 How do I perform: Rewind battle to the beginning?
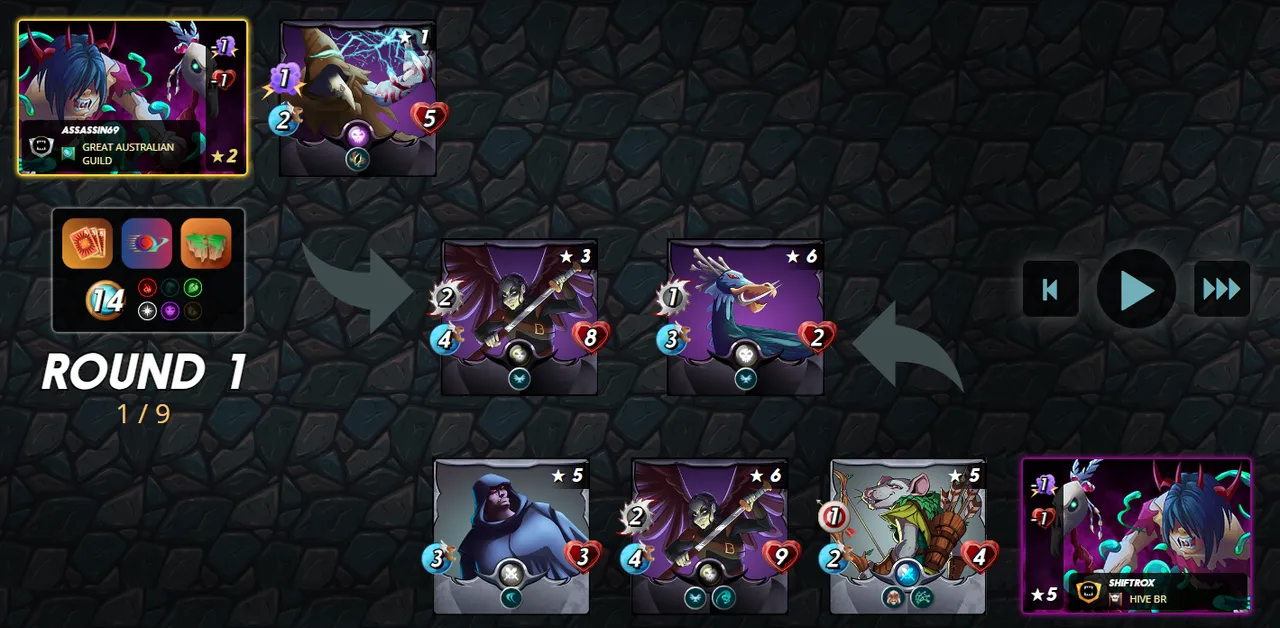click(1050, 289)
